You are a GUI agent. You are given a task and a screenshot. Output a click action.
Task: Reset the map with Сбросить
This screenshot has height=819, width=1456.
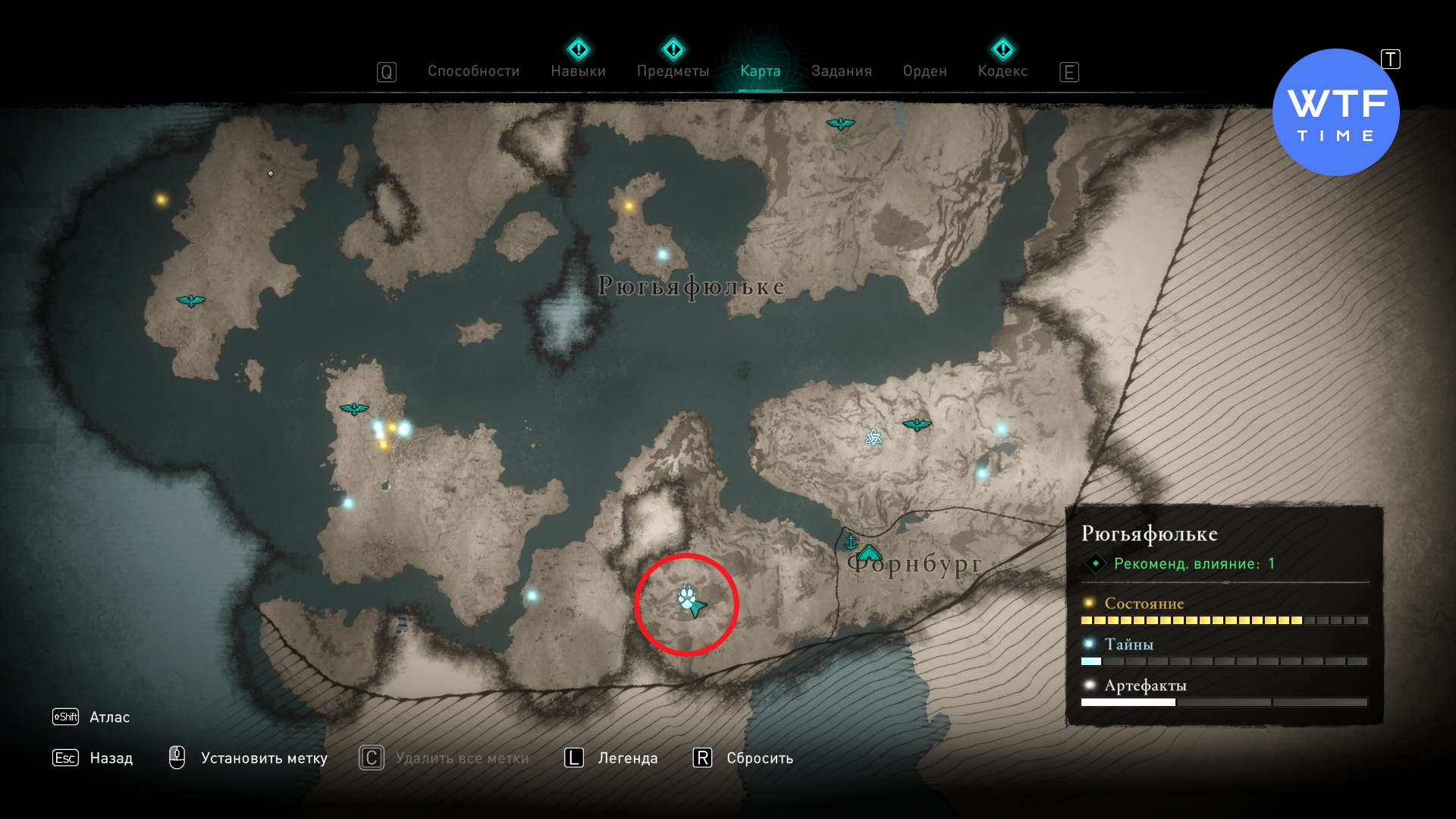click(x=759, y=758)
